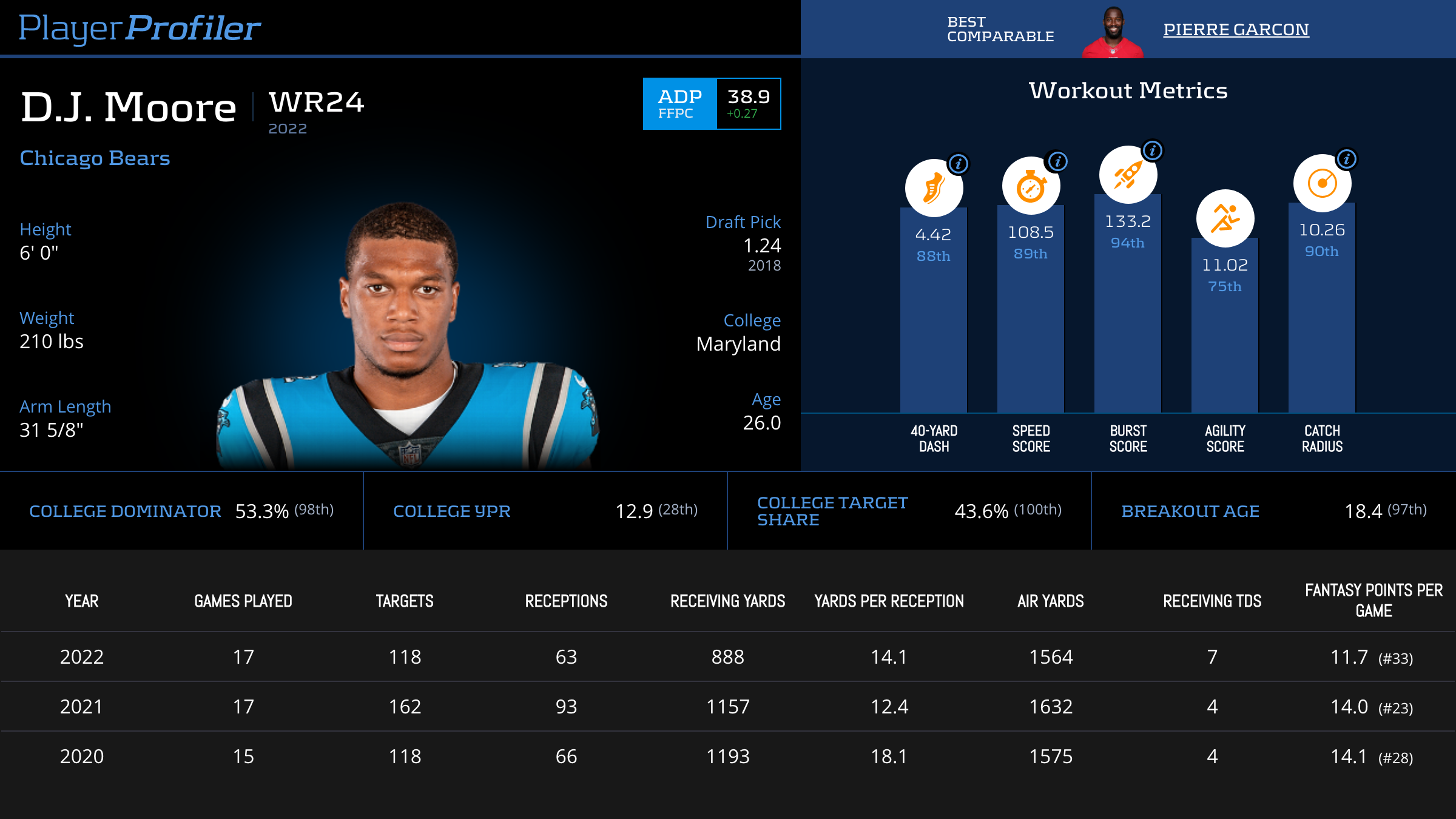Open the Pierre Garcon comparable link
Viewport: 1456px width, 819px height.
click(x=1236, y=29)
